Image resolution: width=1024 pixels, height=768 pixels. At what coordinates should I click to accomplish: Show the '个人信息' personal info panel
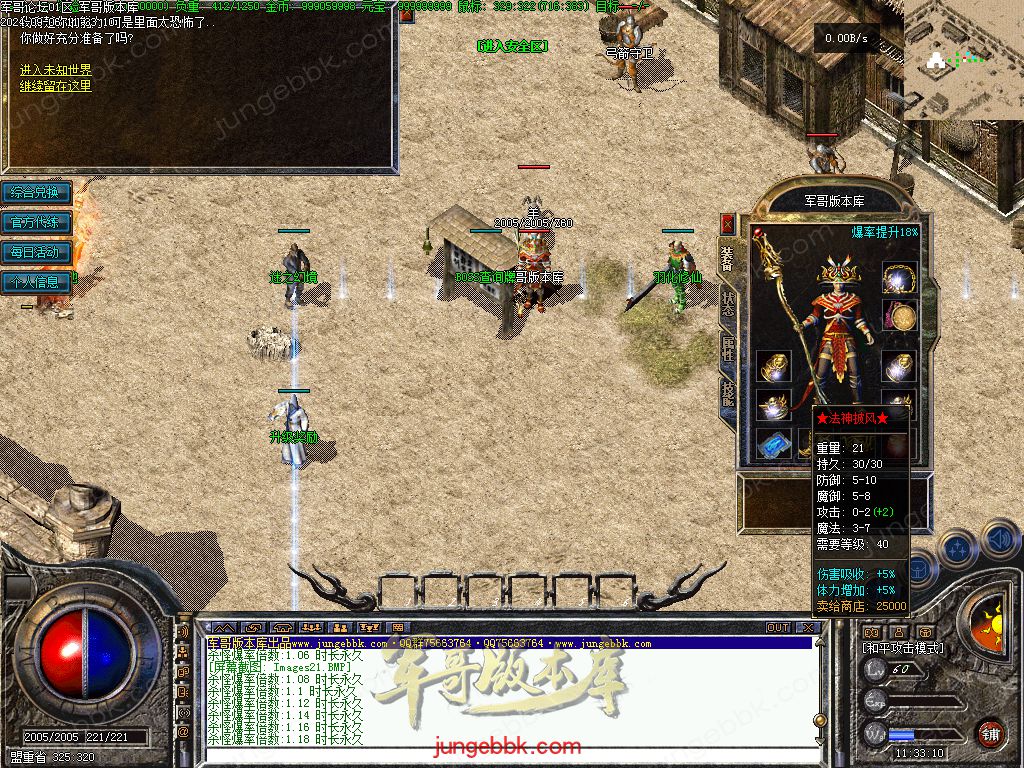36,282
